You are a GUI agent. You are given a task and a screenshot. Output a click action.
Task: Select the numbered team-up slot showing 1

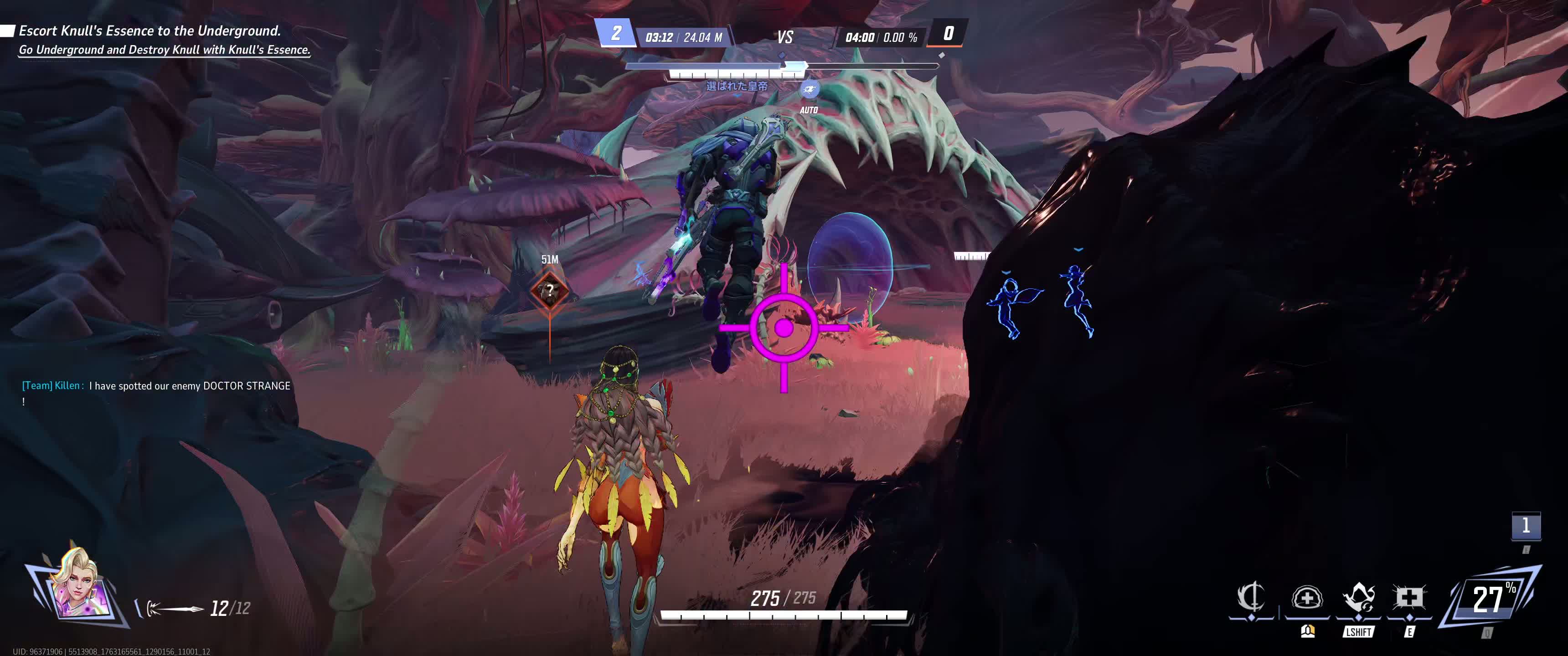pyautogui.click(x=1526, y=526)
